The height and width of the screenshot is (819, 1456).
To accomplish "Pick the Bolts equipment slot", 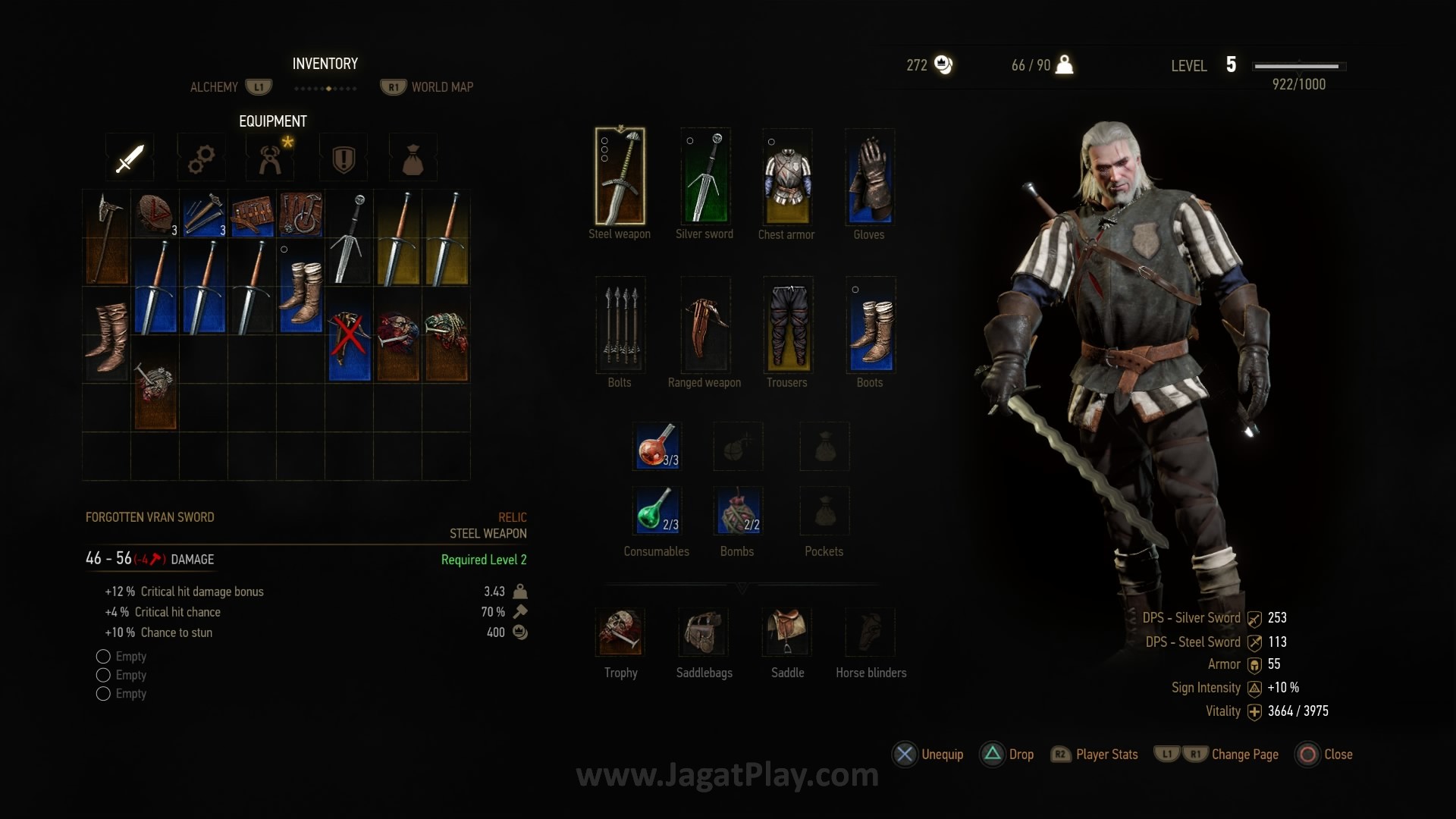I will point(620,325).
